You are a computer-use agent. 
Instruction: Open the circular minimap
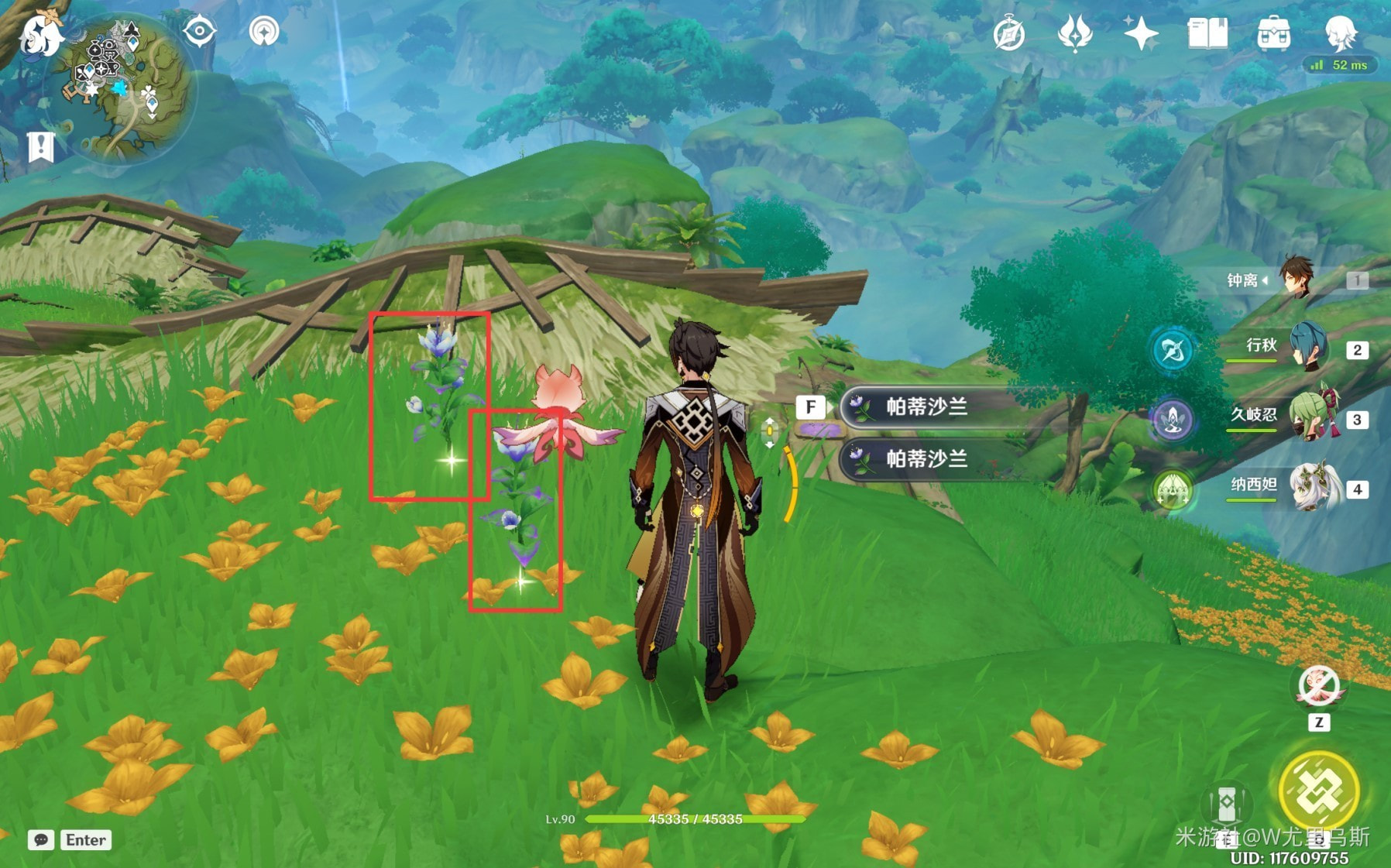coord(126,91)
